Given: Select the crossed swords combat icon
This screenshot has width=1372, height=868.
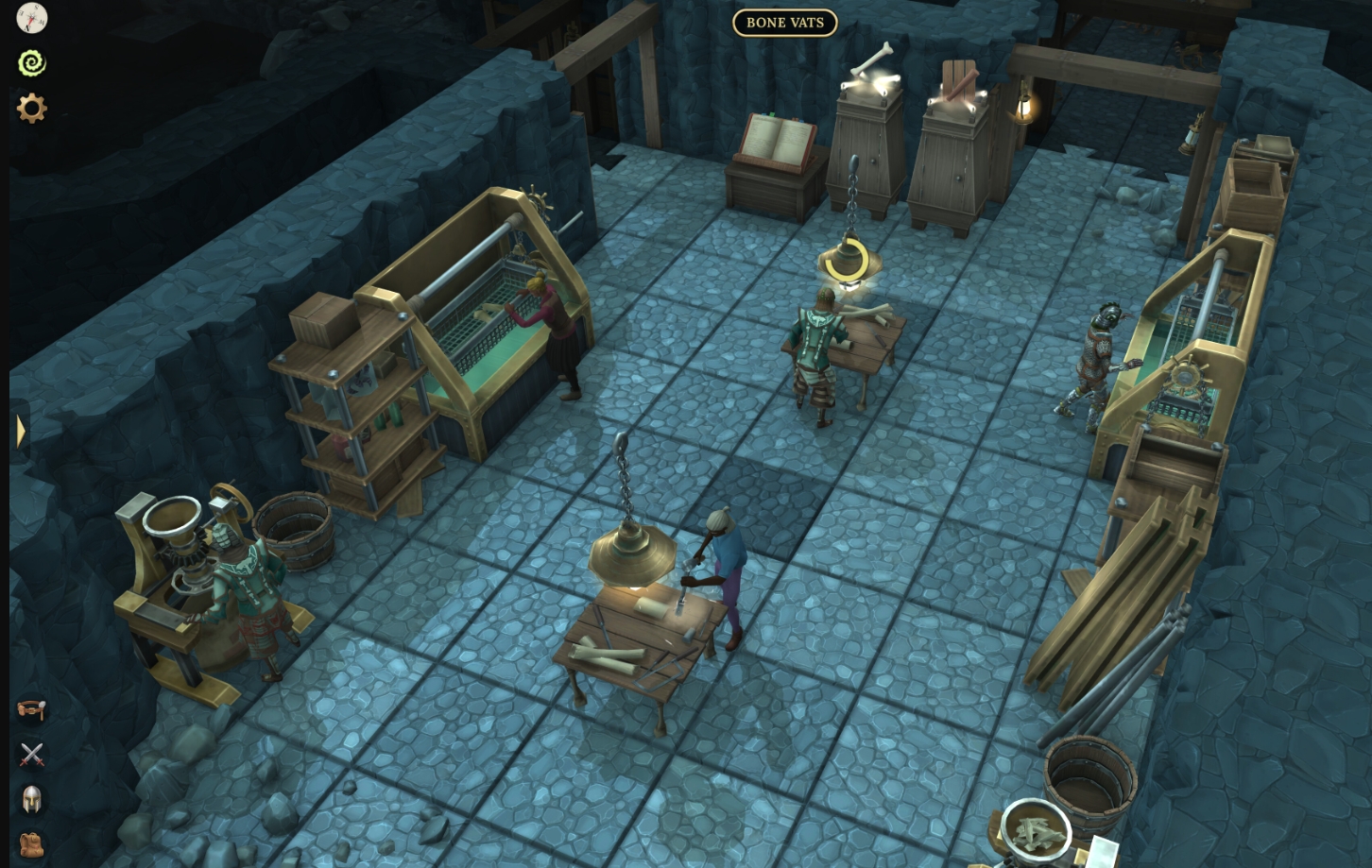Looking at the screenshot, I should tap(32, 755).
